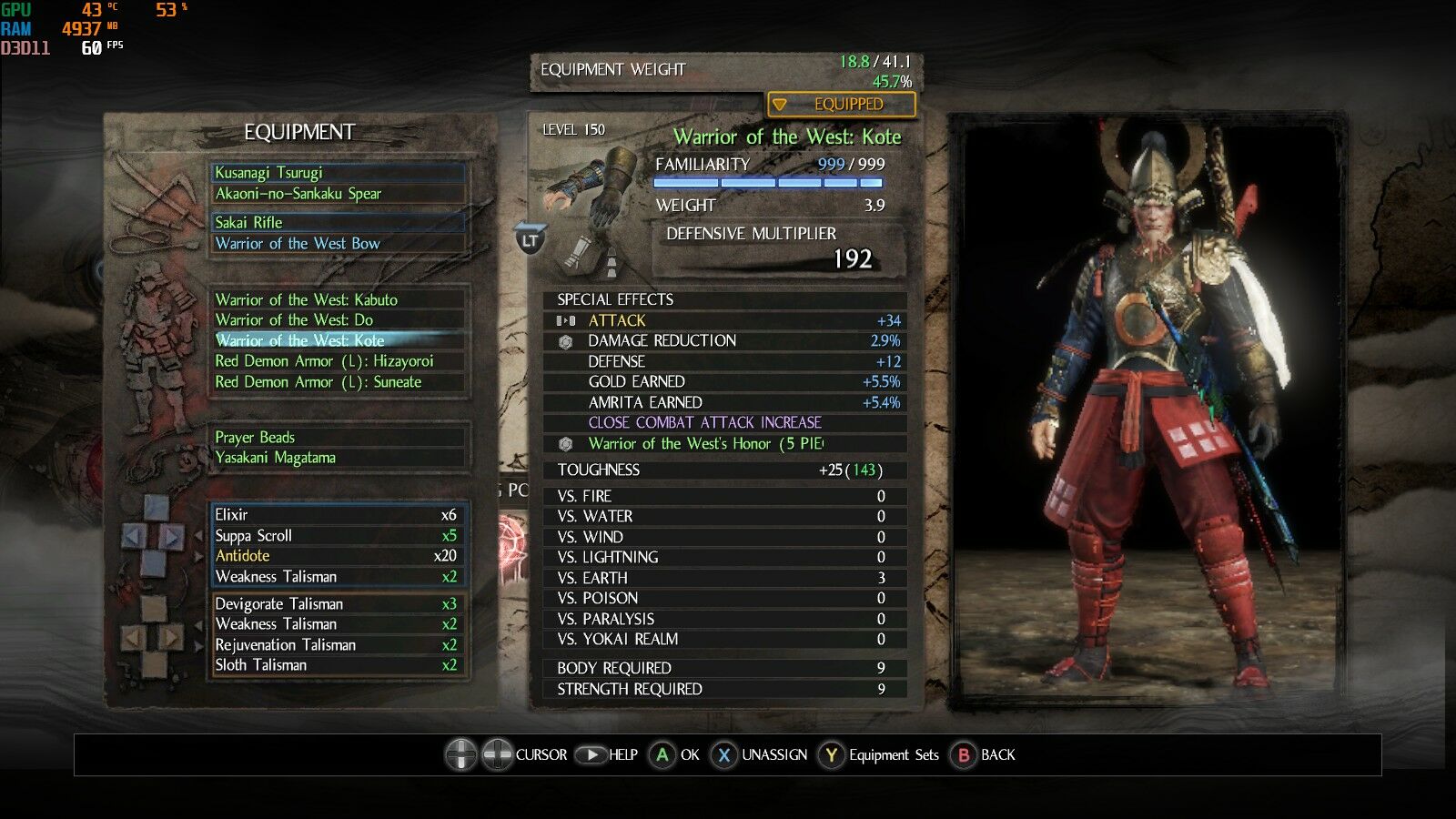Choose Red Demon Armor (L): Suneate
Screen dimensions: 1456x819
click(337, 382)
